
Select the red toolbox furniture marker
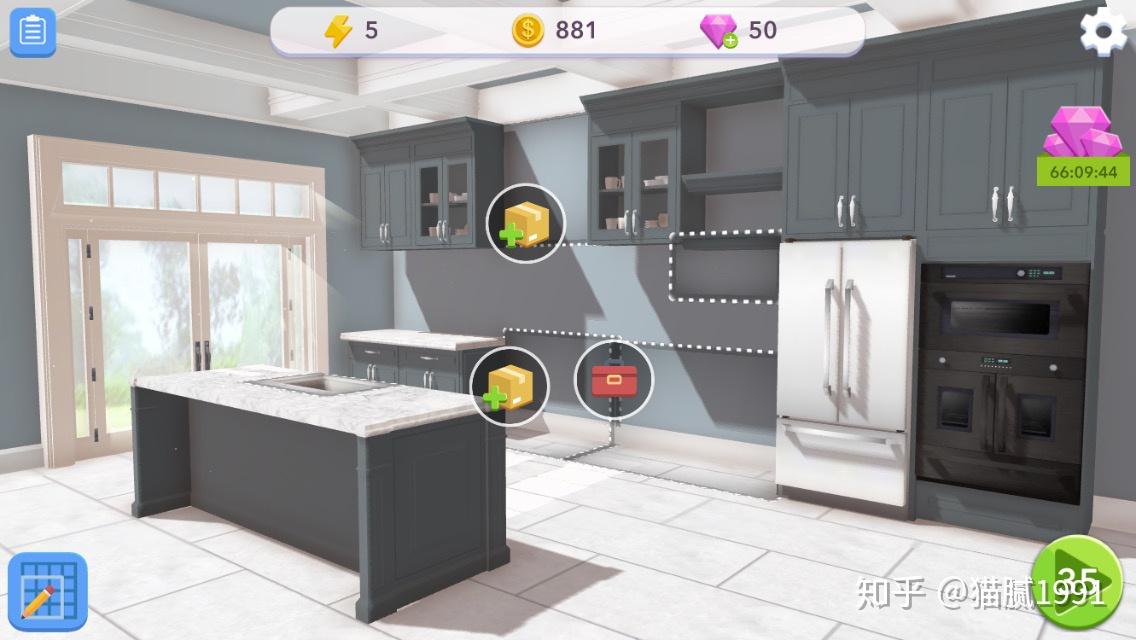(613, 381)
